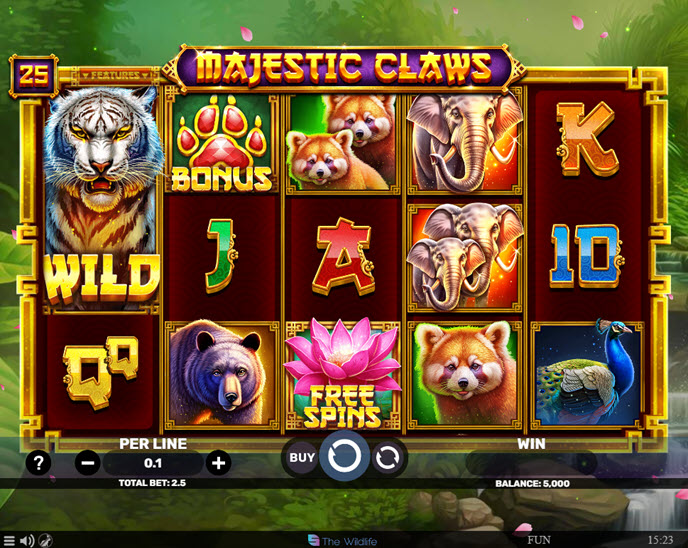Open The Wildlife provider link

[x=344, y=540]
